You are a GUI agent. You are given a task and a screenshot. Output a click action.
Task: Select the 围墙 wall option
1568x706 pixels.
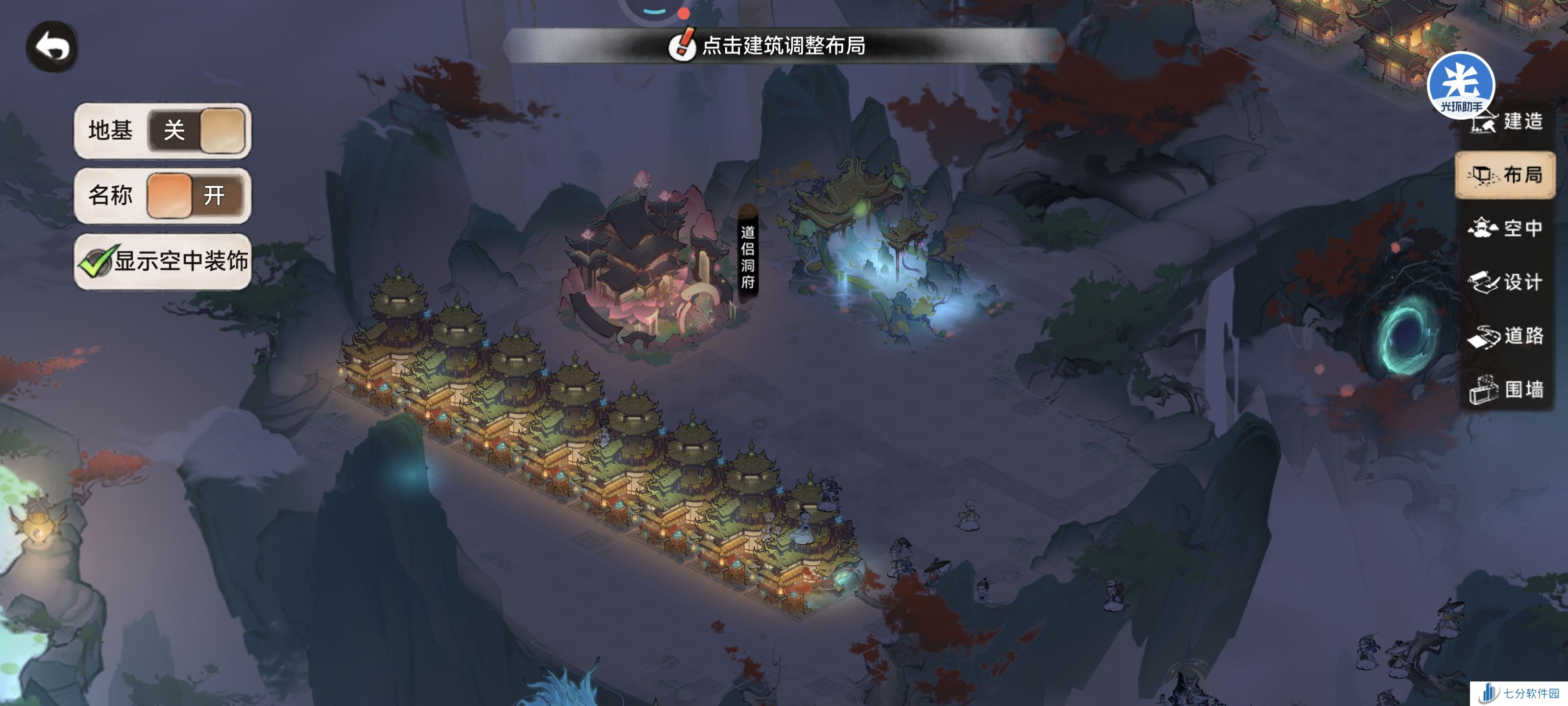[x=1505, y=389]
